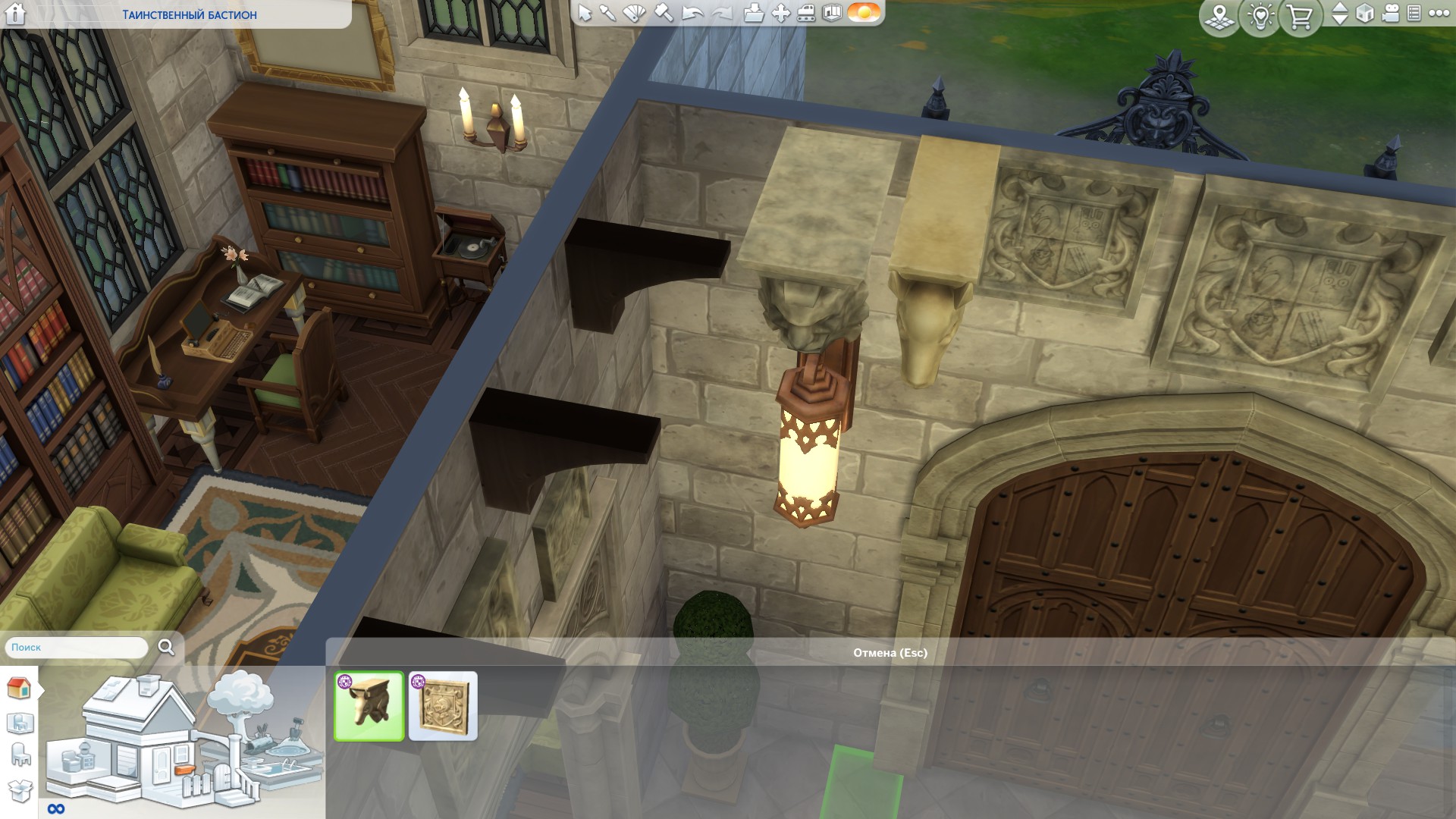Switch wall view cube icon
Viewport: 1456px width, 819px height.
[x=1364, y=14]
